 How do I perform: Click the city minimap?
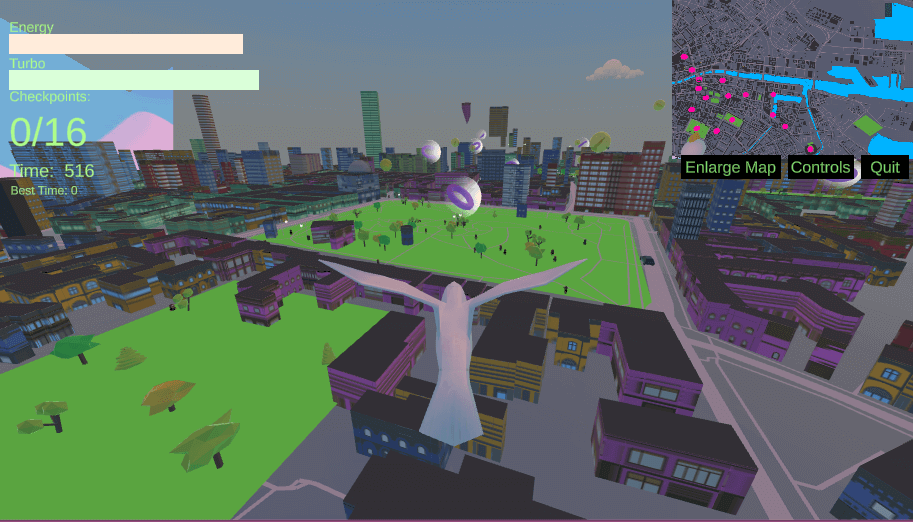click(791, 76)
